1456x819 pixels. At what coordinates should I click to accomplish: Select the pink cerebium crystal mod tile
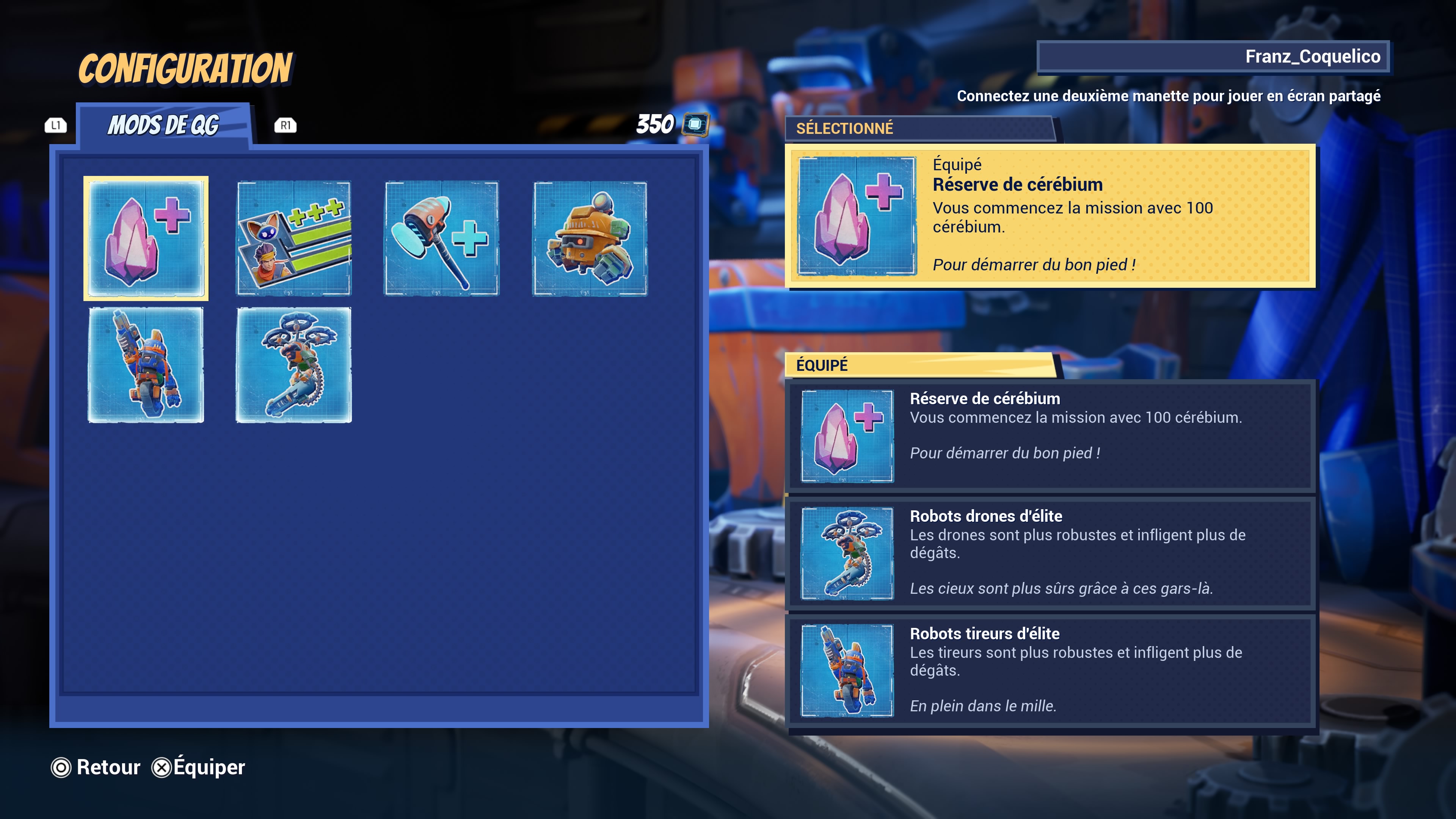(146, 238)
